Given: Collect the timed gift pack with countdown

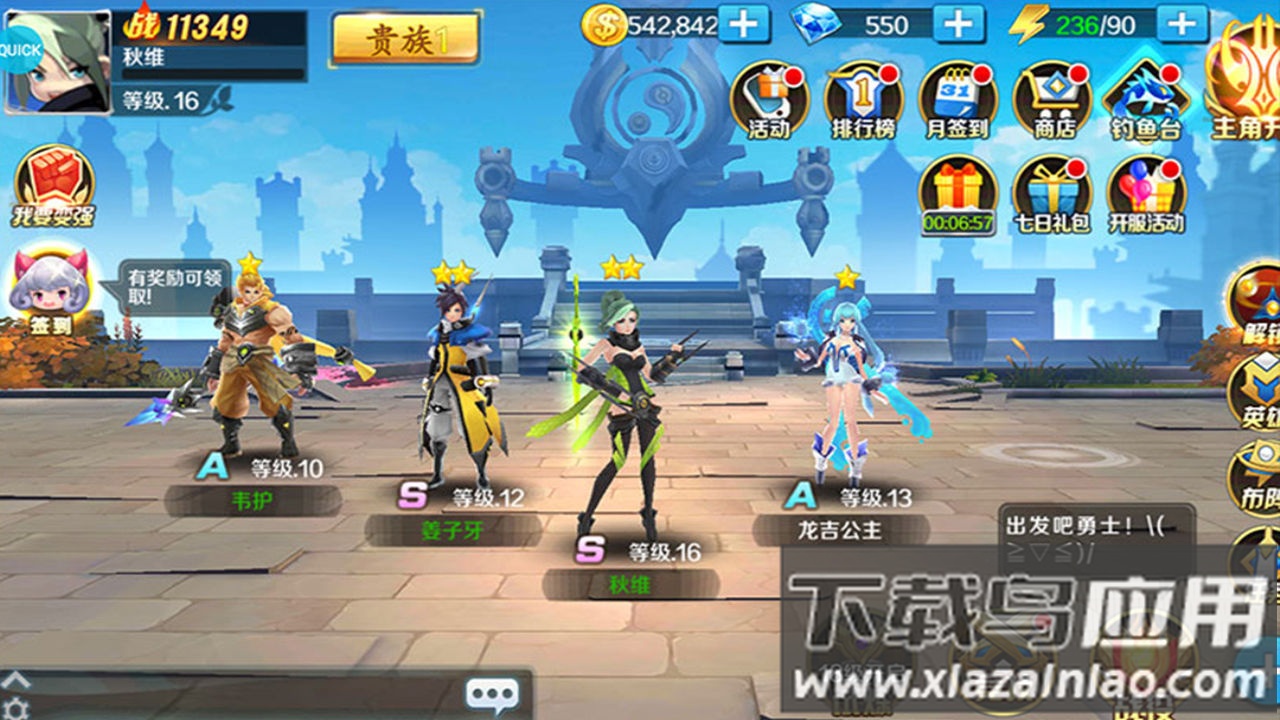Looking at the screenshot, I should (955, 190).
